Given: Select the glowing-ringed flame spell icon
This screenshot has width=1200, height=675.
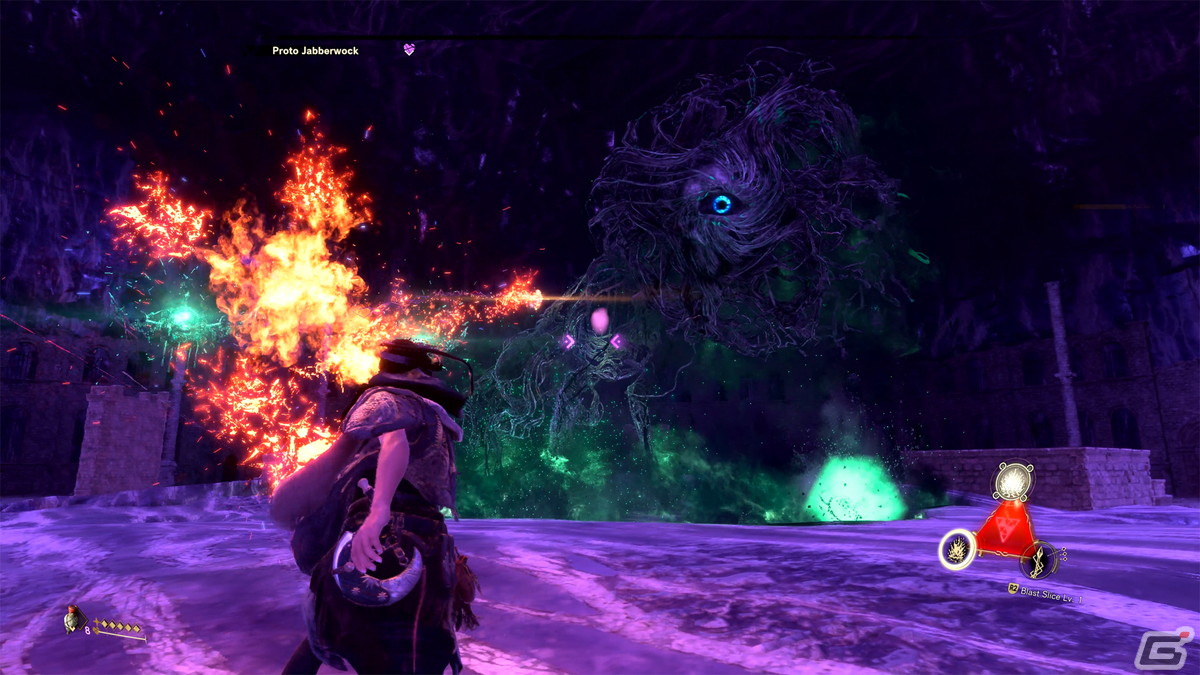Looking at the screenshot, I should (958, 549).
